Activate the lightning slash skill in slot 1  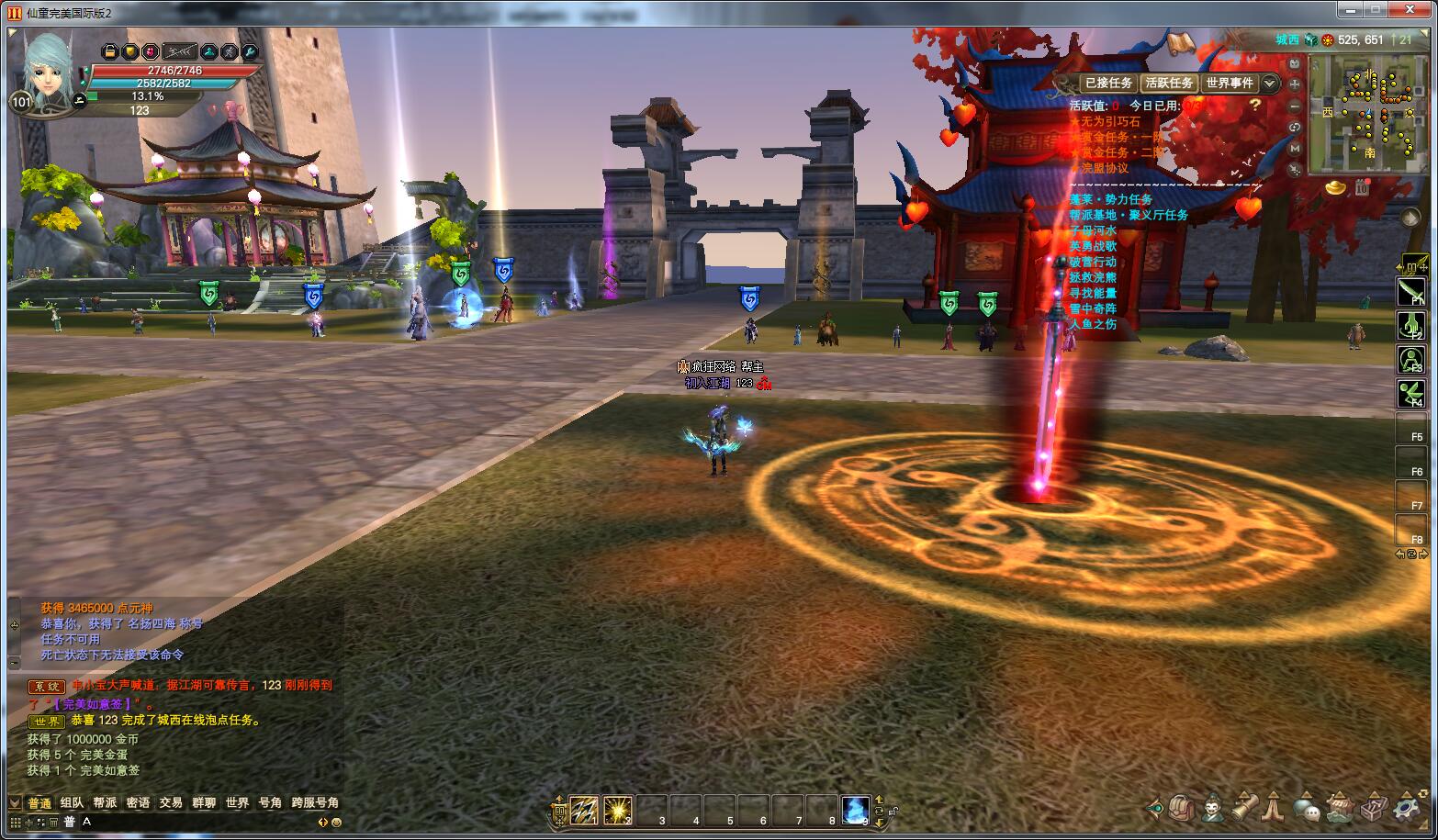(584, 810)
